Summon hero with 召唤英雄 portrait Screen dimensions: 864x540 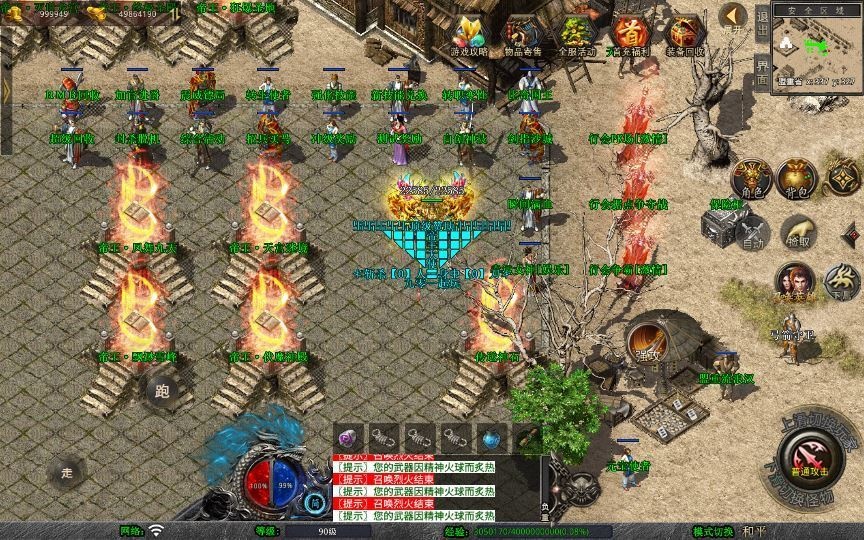point(795,280)
